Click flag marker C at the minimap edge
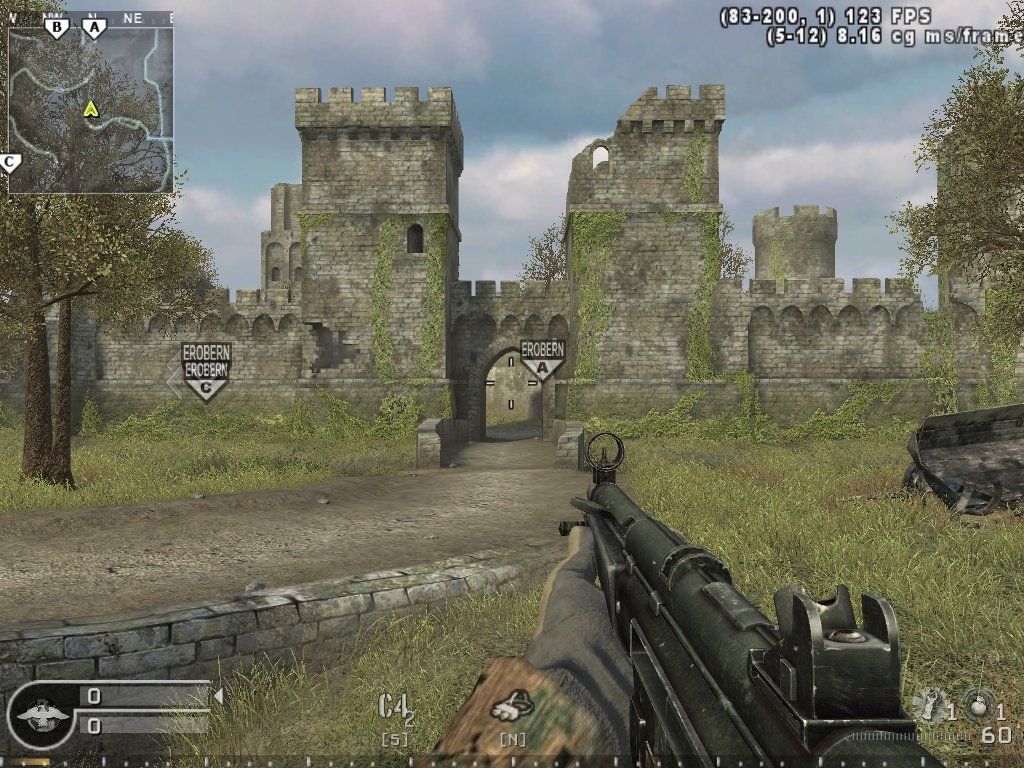1024x768 pixels. (10, 161)
